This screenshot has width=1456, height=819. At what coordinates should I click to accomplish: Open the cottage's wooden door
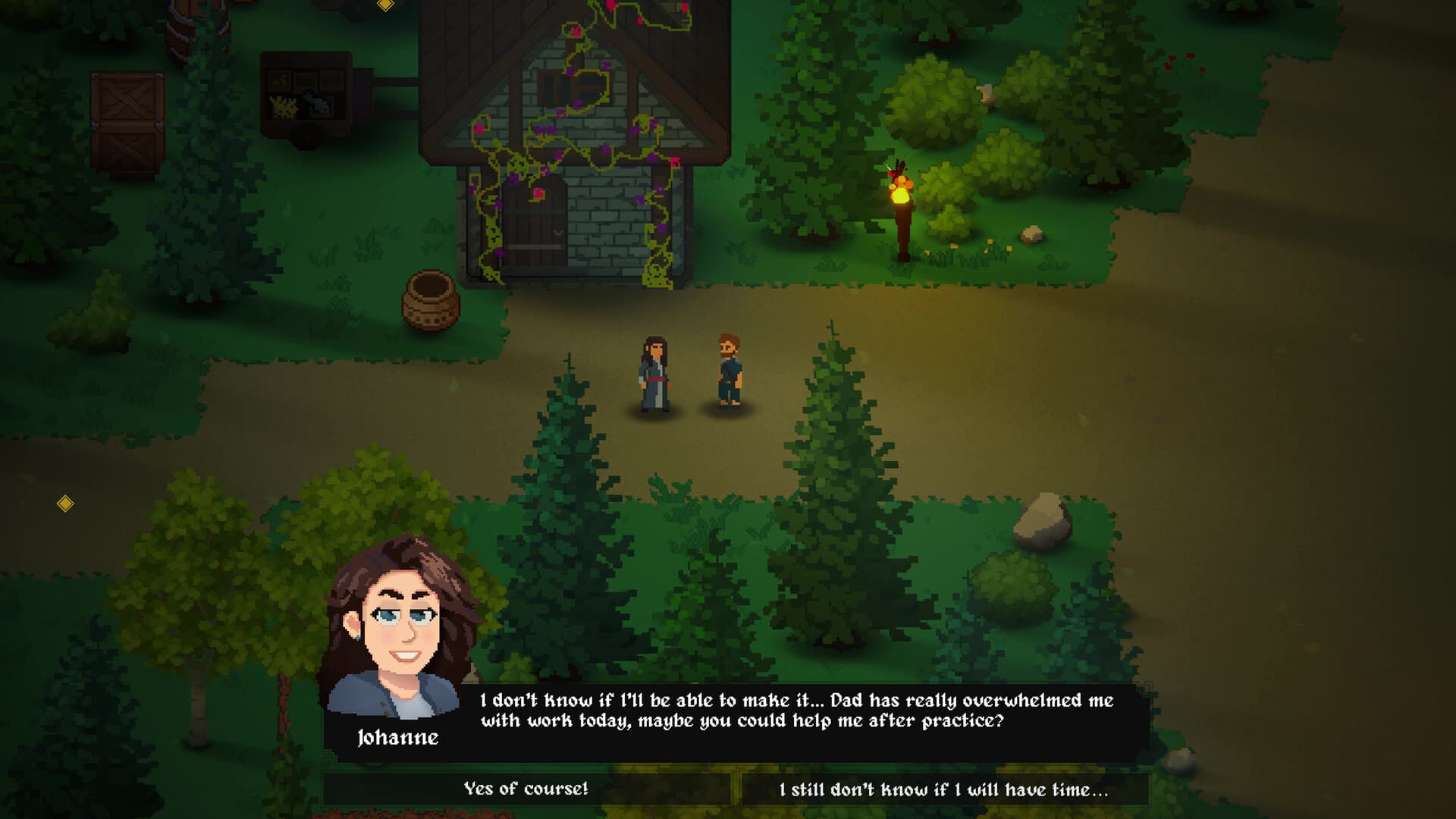(x=535, y=227)
